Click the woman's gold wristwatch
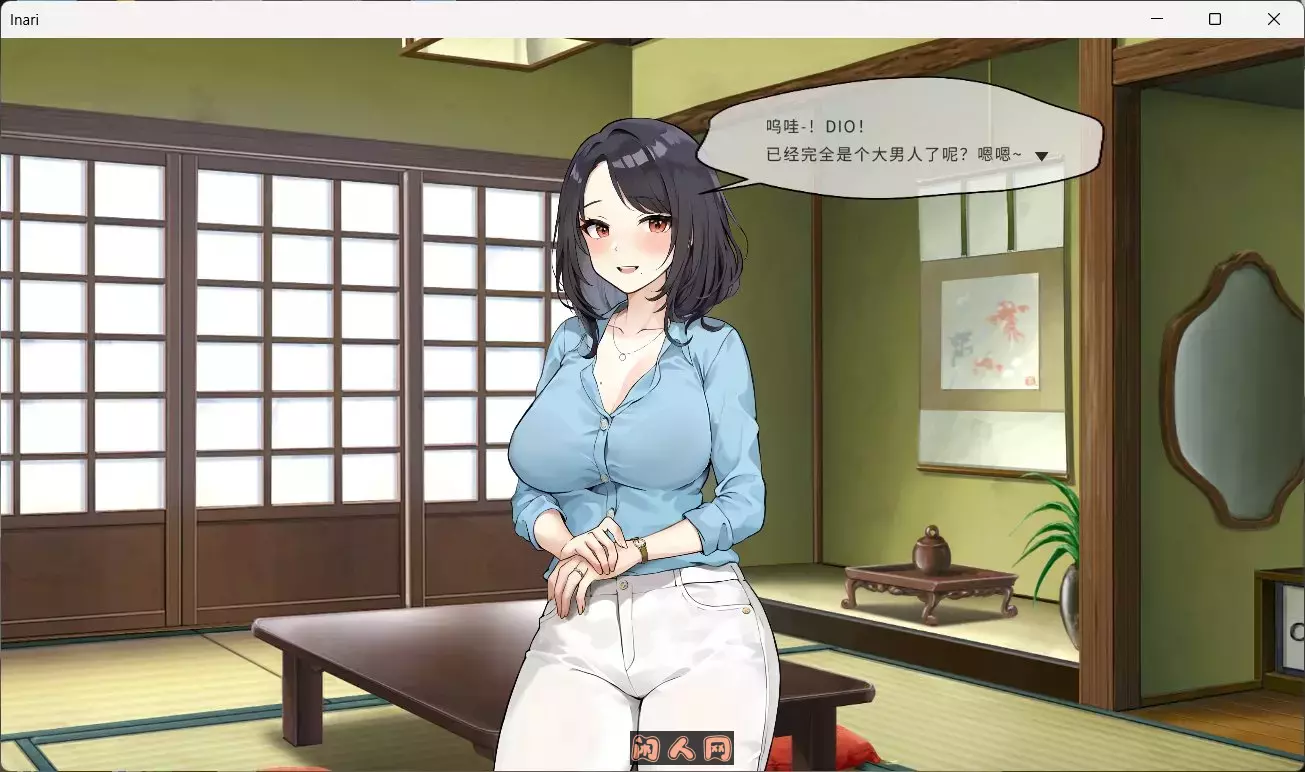Image resolution: width=1305 pixels, height=772 pixels. pyautogui.click(x=641, y=546)
